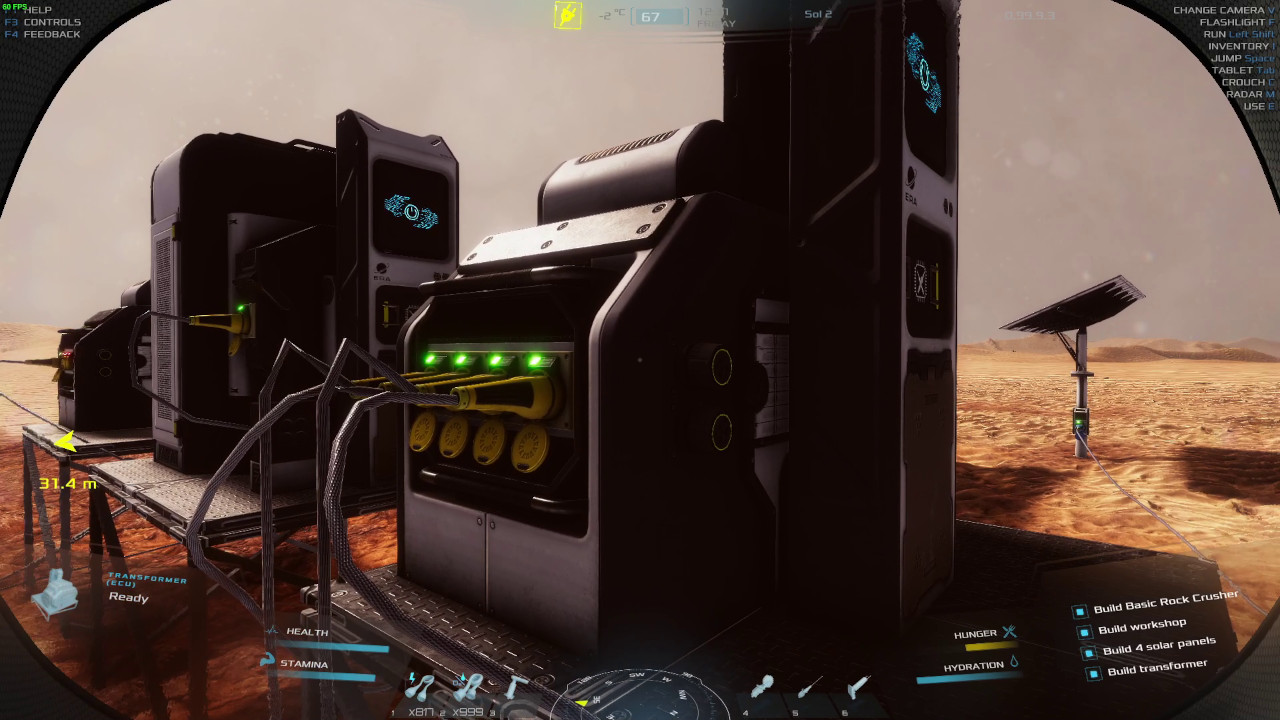
Task: Click the Transformer (ECU) status icon
Action: click(56, 593)
